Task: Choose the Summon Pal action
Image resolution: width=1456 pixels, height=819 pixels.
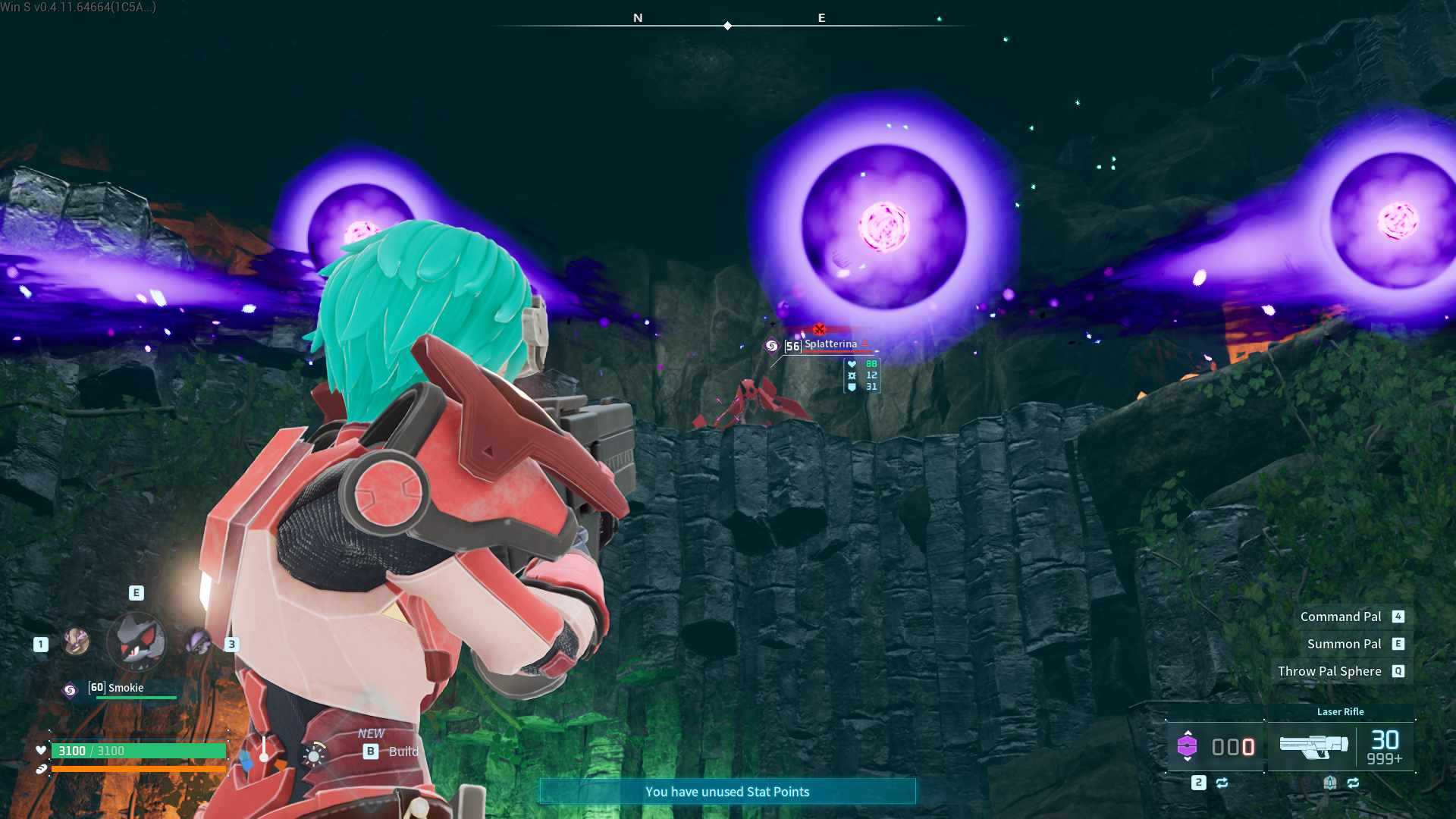Action: click(1344, 644)
